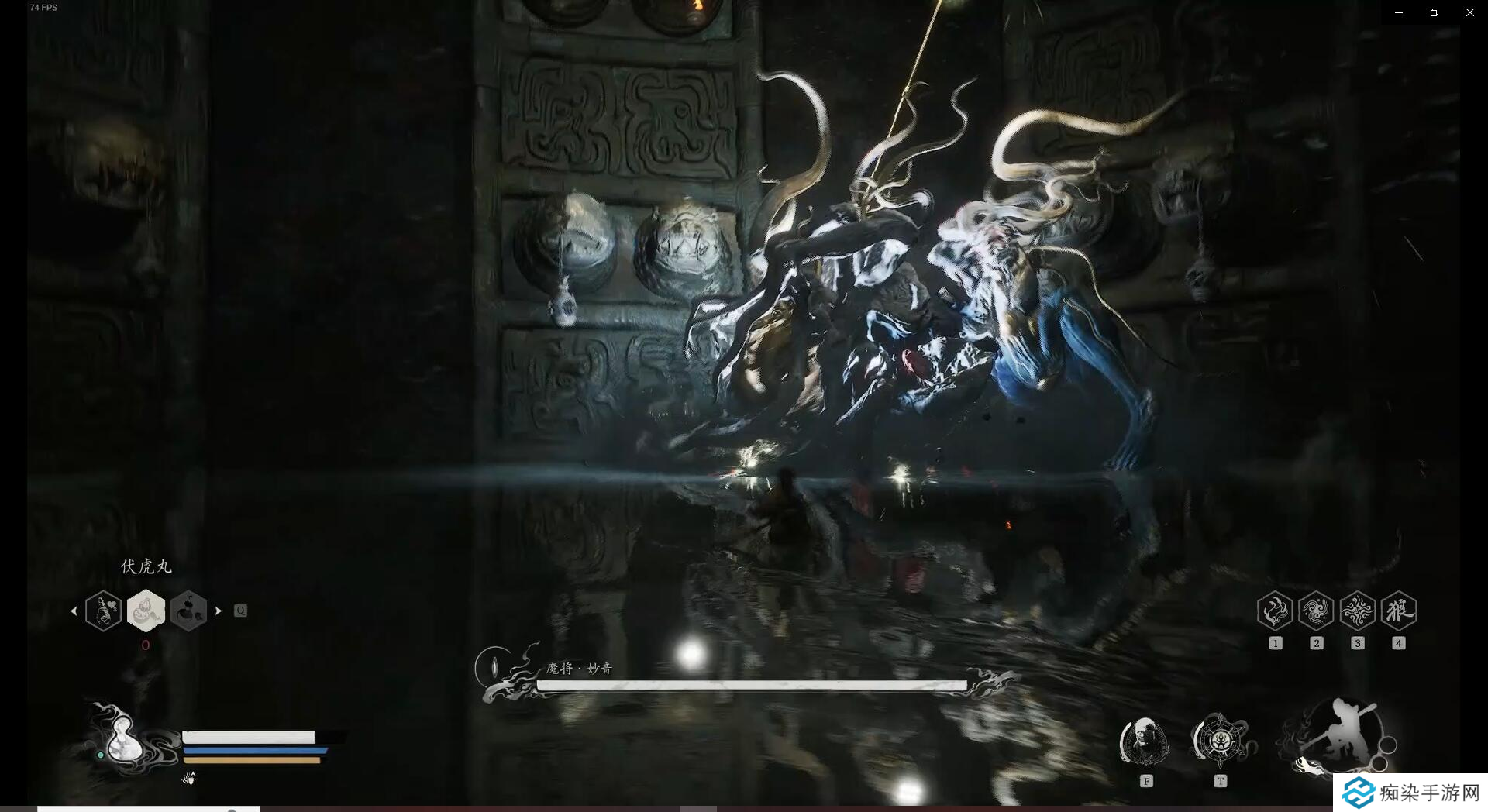
Task: Use the round vessel wheel icon
Action: tap(1219, 740)
